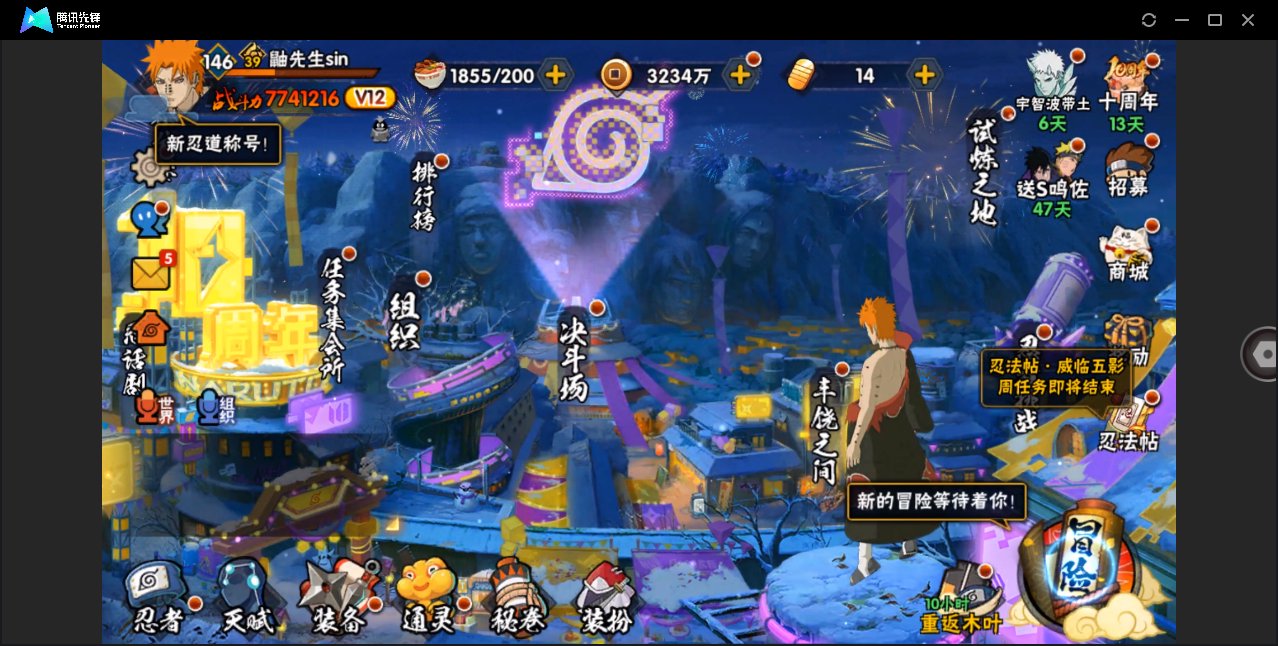Open the 招募 recruit menu
1278x646 pixels.
[x=1128, y=168]
